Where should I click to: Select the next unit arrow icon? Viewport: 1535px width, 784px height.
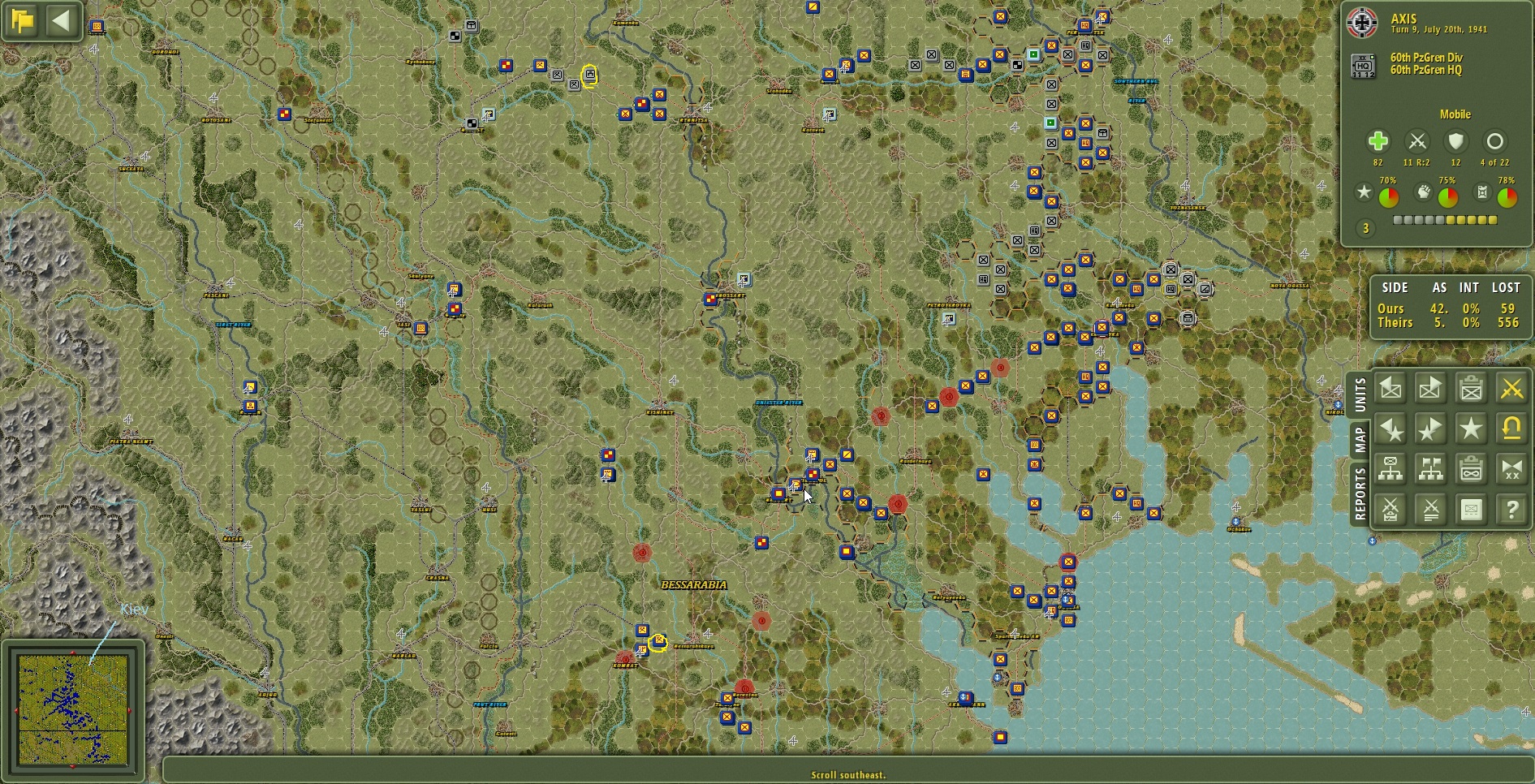click(x=1430, y=388)
